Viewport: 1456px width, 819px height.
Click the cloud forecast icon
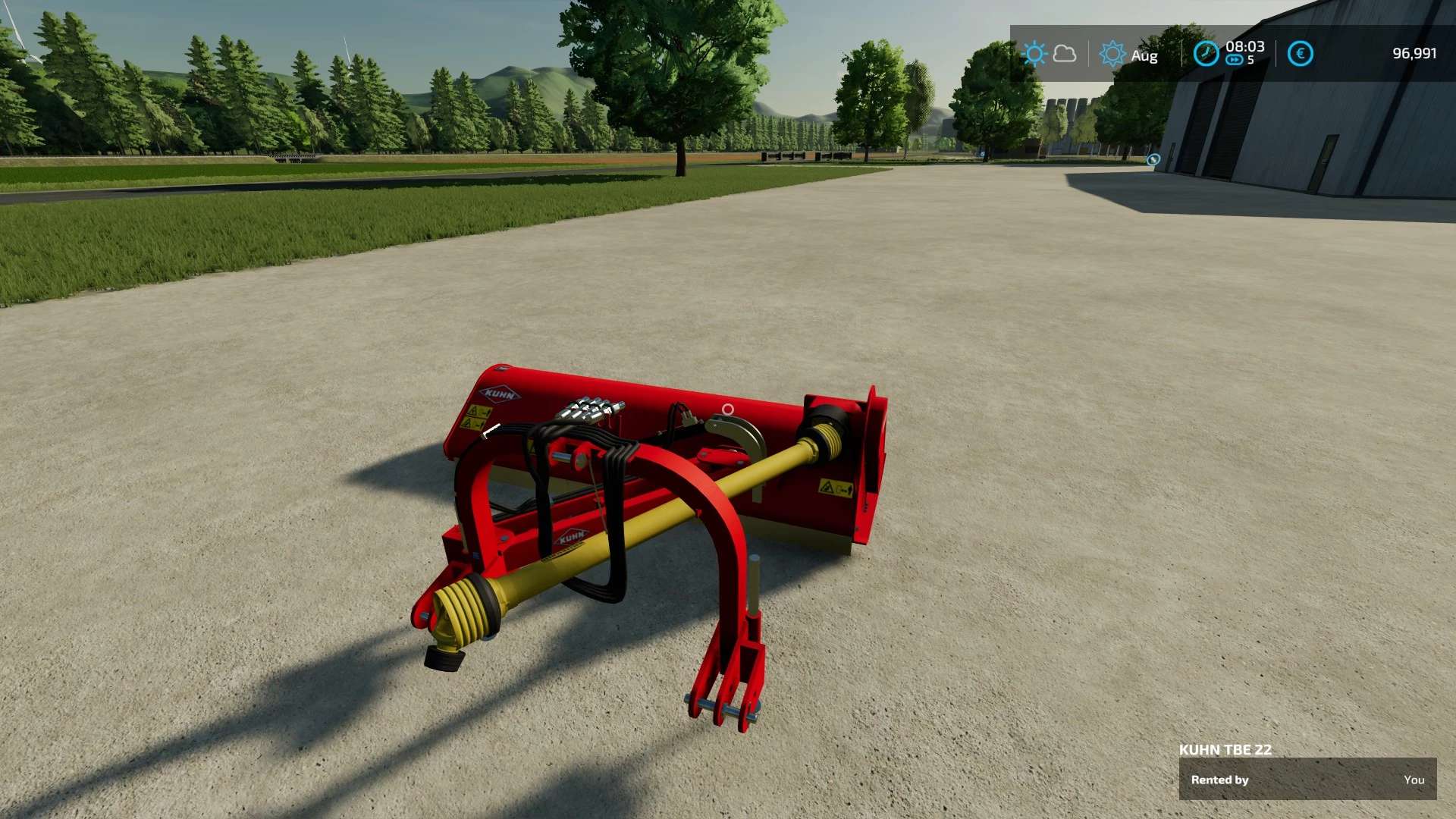click(x=1065, y=54)
